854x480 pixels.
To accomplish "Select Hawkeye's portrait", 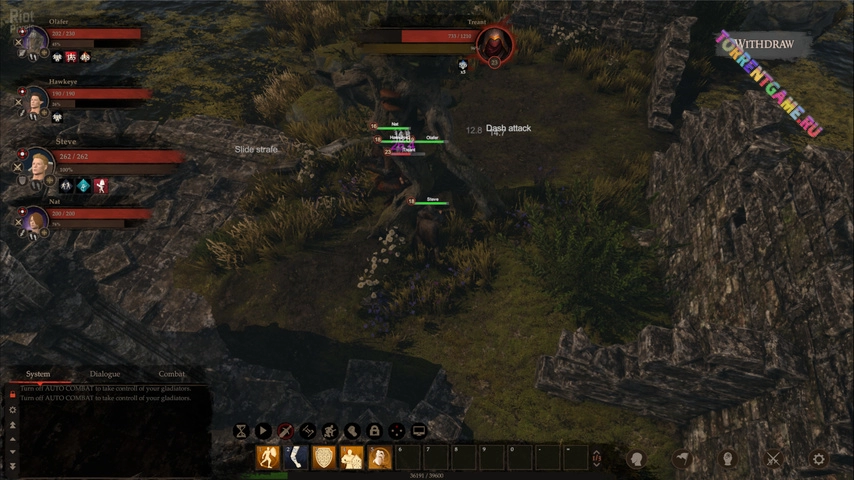I will (x=37, y=100).
